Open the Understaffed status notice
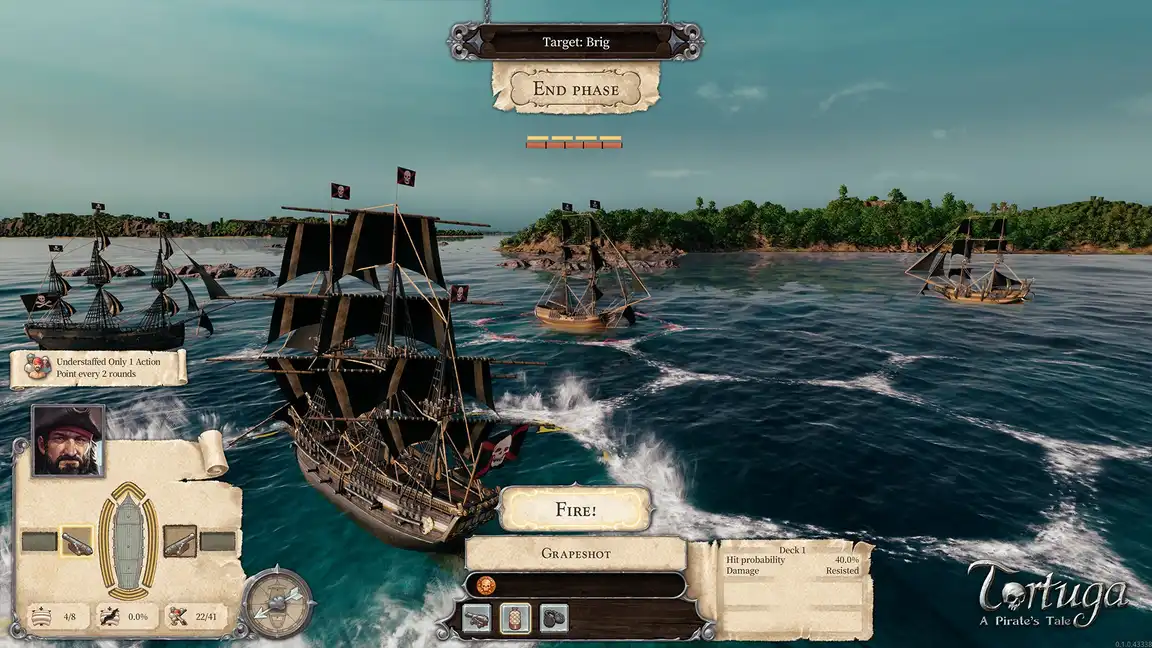The height and width of the screenshot is (648, 1152). [x=98, y=368]
